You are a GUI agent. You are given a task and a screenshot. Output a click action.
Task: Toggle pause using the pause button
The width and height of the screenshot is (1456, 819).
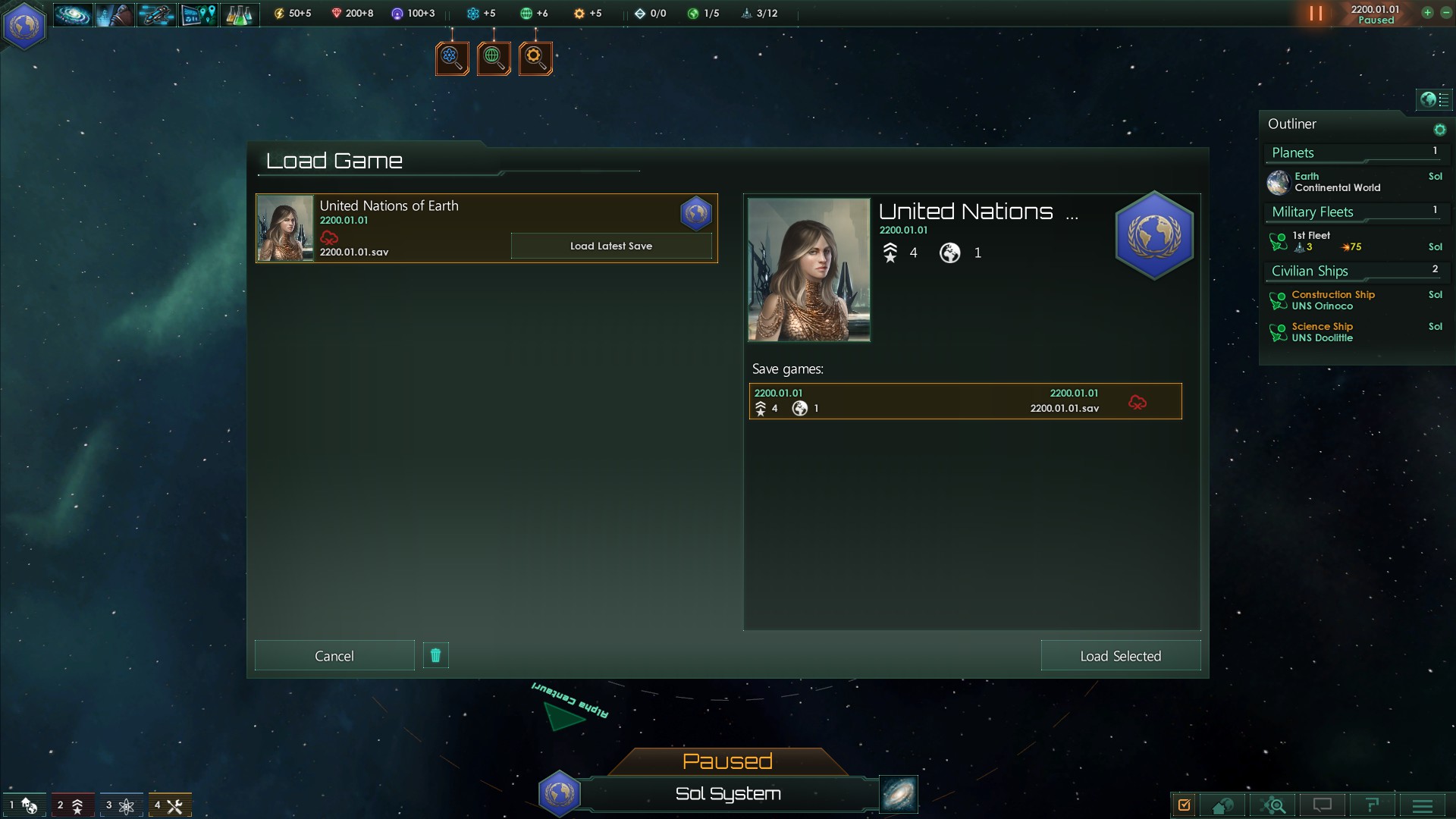point(1314,13)
